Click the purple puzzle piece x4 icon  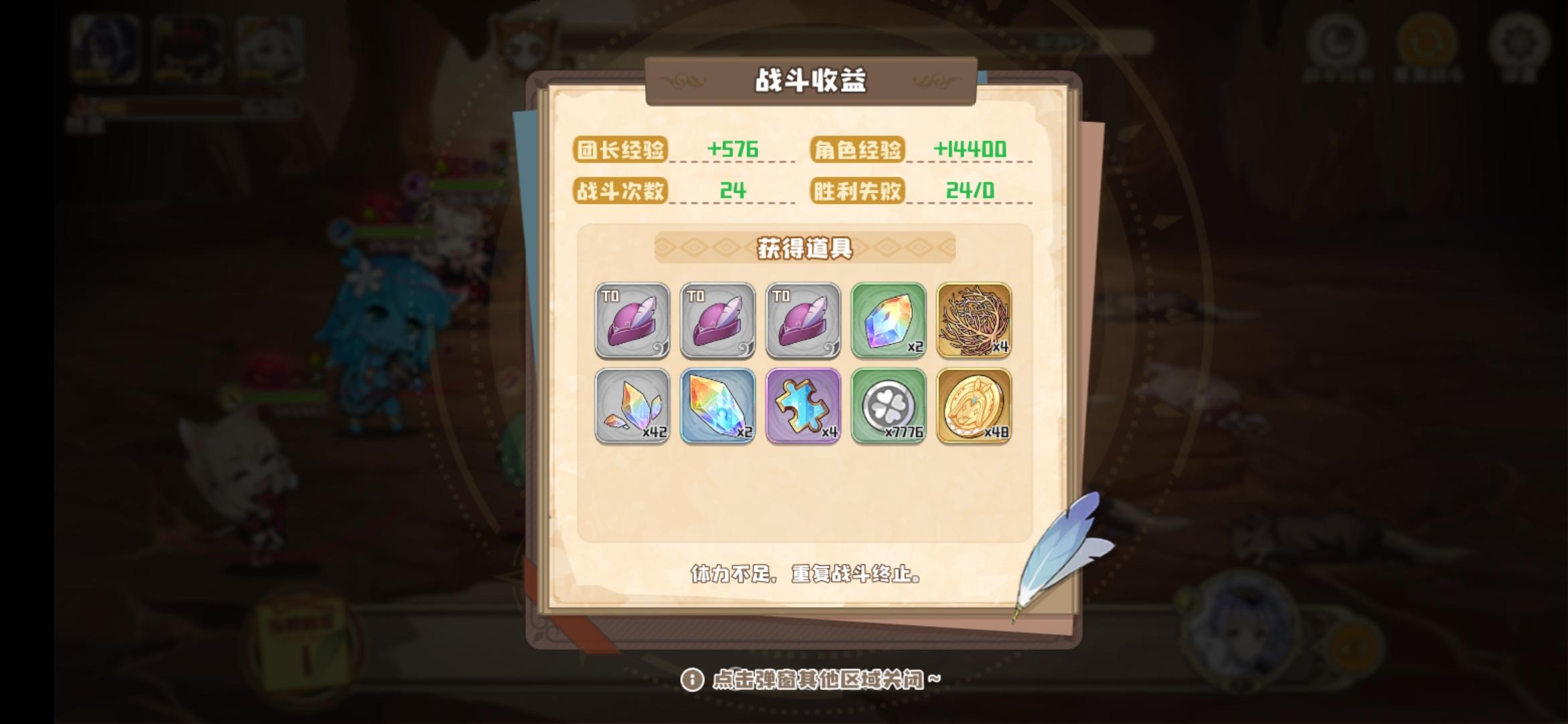click(x=802, y=406)
